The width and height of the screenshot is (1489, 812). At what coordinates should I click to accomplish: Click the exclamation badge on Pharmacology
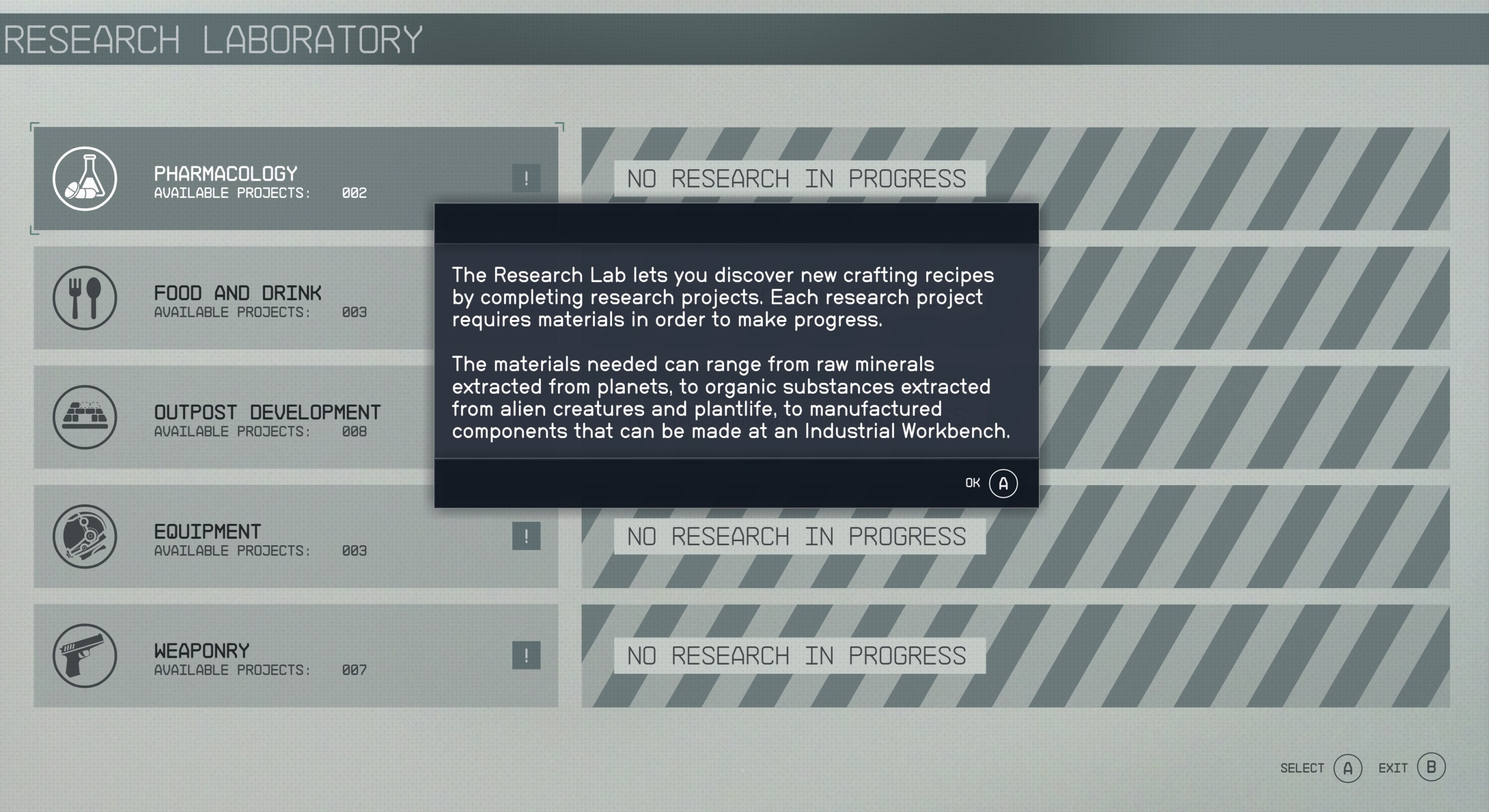[527, 178]
